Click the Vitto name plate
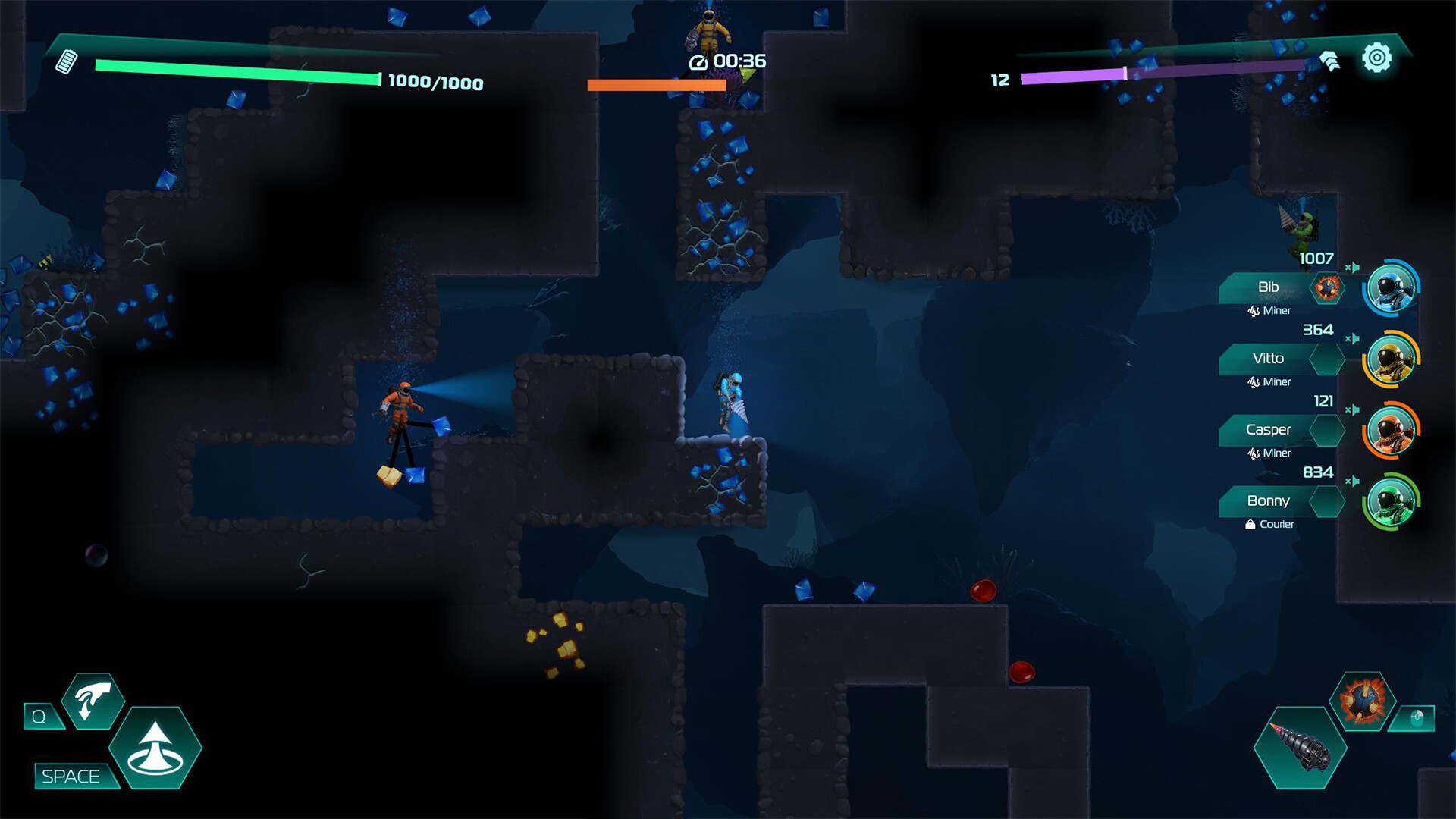Screen dimensions: 1456x819 click(x=1267, y=359)
